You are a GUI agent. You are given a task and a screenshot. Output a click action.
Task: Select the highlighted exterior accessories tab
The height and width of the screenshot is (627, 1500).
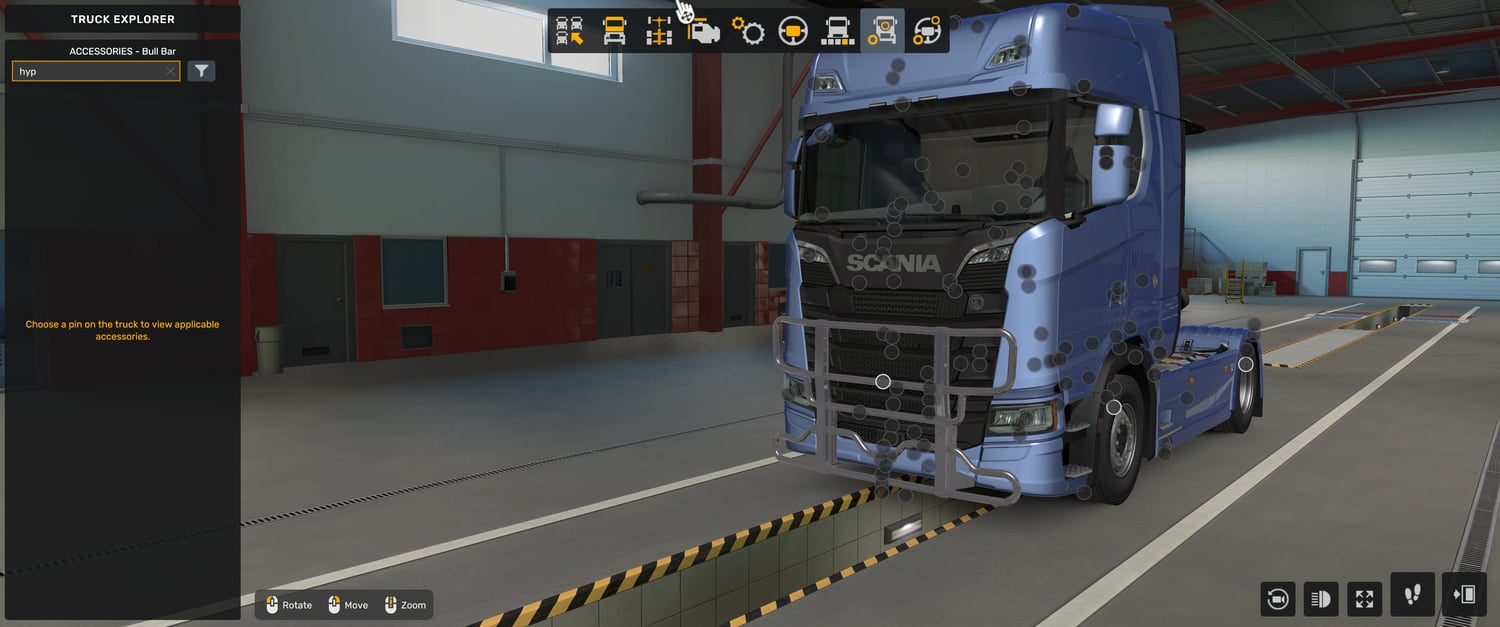click(x=882, y=31)
